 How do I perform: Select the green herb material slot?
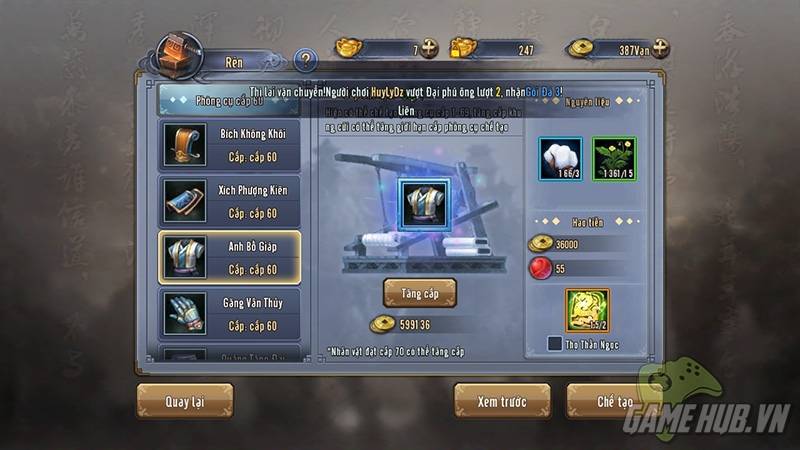[612, 159]
